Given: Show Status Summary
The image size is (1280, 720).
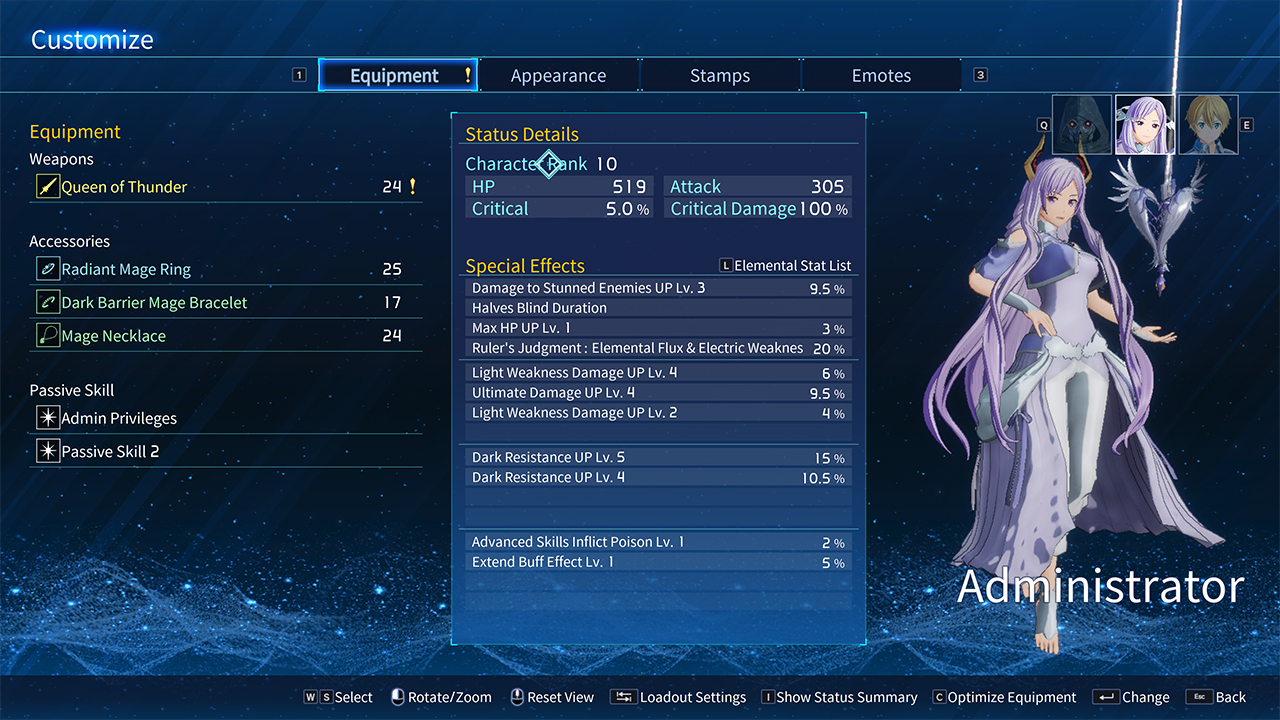Looking at the screenshot, I should pyautogui.click(x=839, y=698).
